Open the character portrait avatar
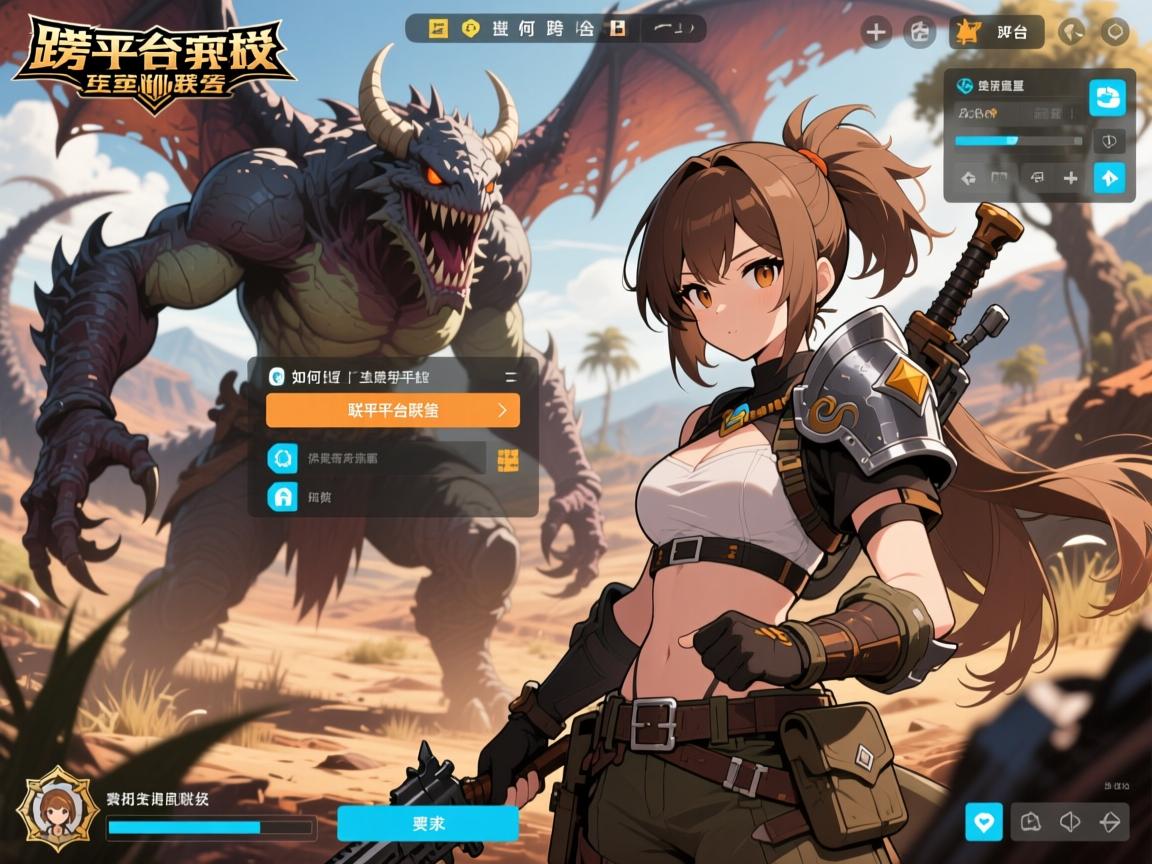The width and height of the screenshot is (1152, 864). 58,808
